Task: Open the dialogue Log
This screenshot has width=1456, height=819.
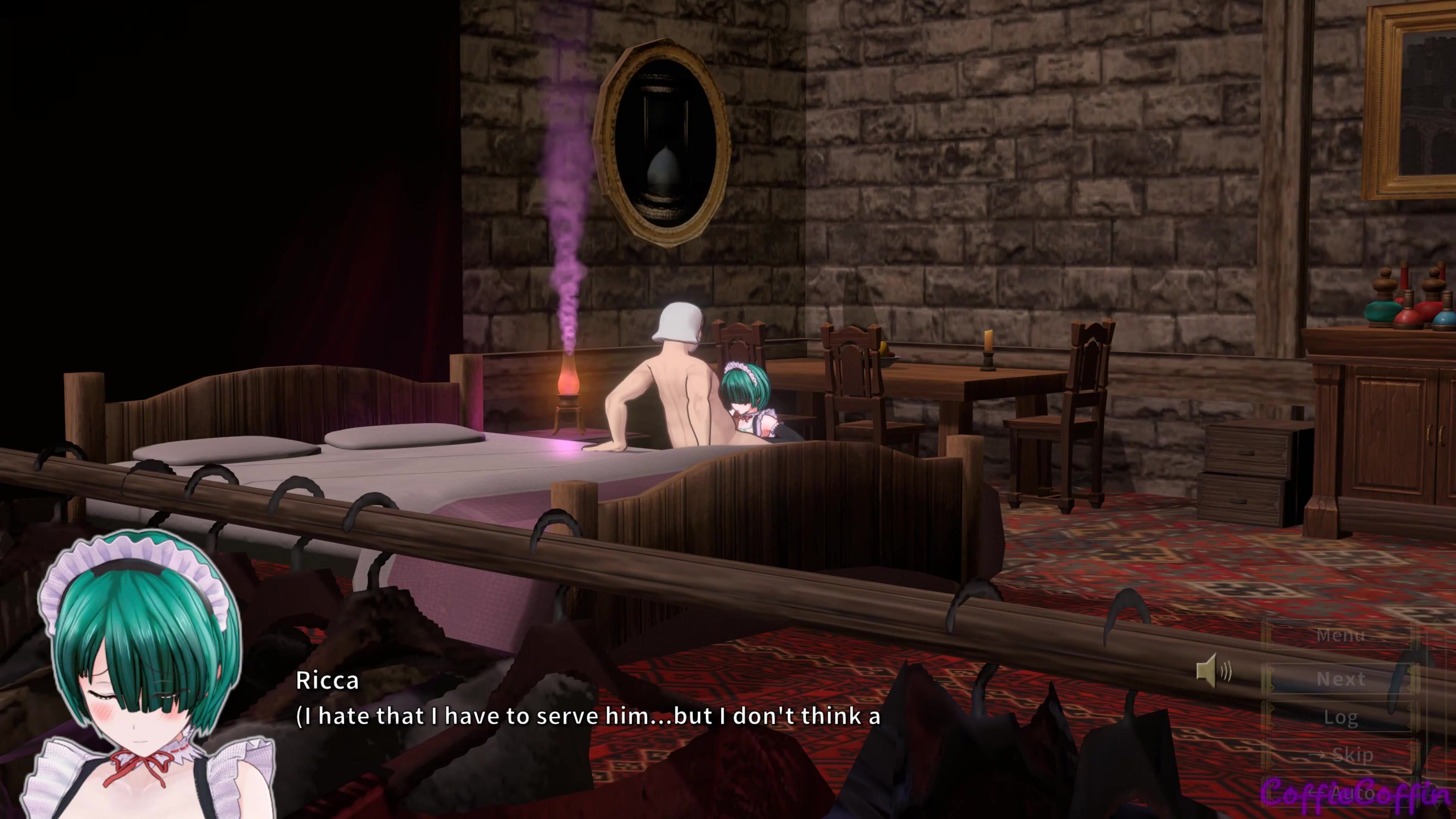Action: [x=1341, y=717]
